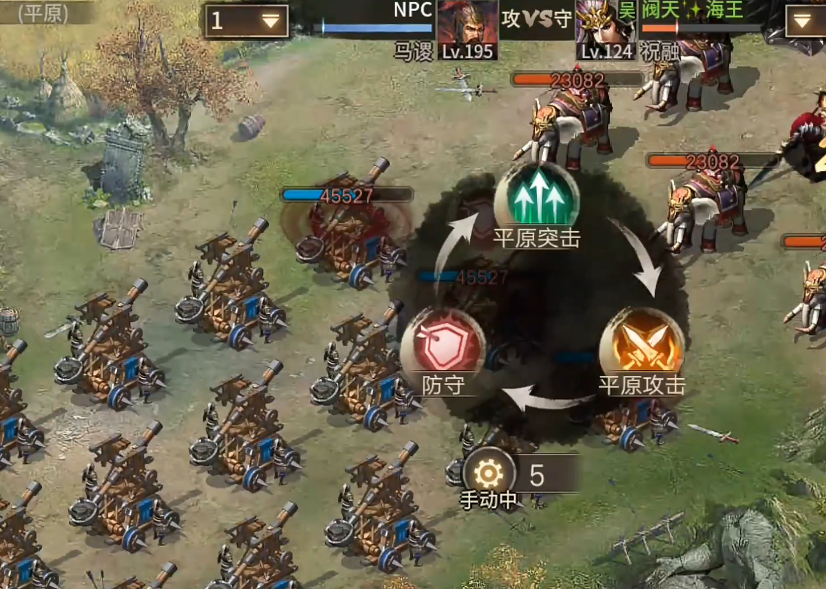The image size is (826, 589).
Task: Open the dropdown numbered 1
Action: click(246, 21)
